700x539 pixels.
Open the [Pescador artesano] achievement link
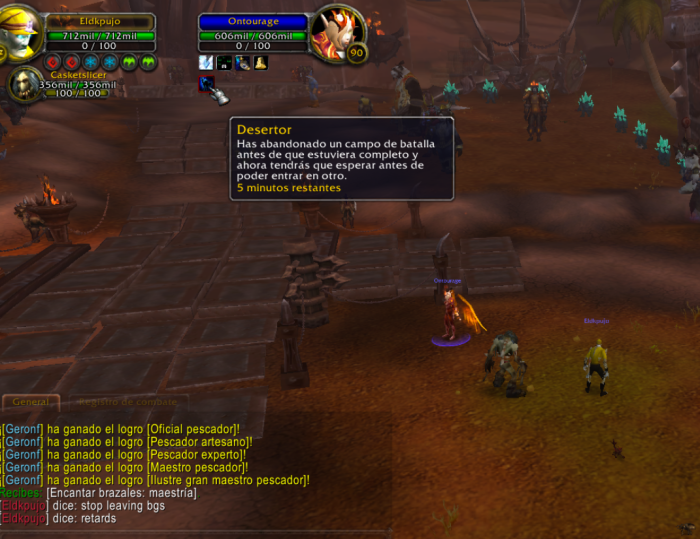point(198,442)
